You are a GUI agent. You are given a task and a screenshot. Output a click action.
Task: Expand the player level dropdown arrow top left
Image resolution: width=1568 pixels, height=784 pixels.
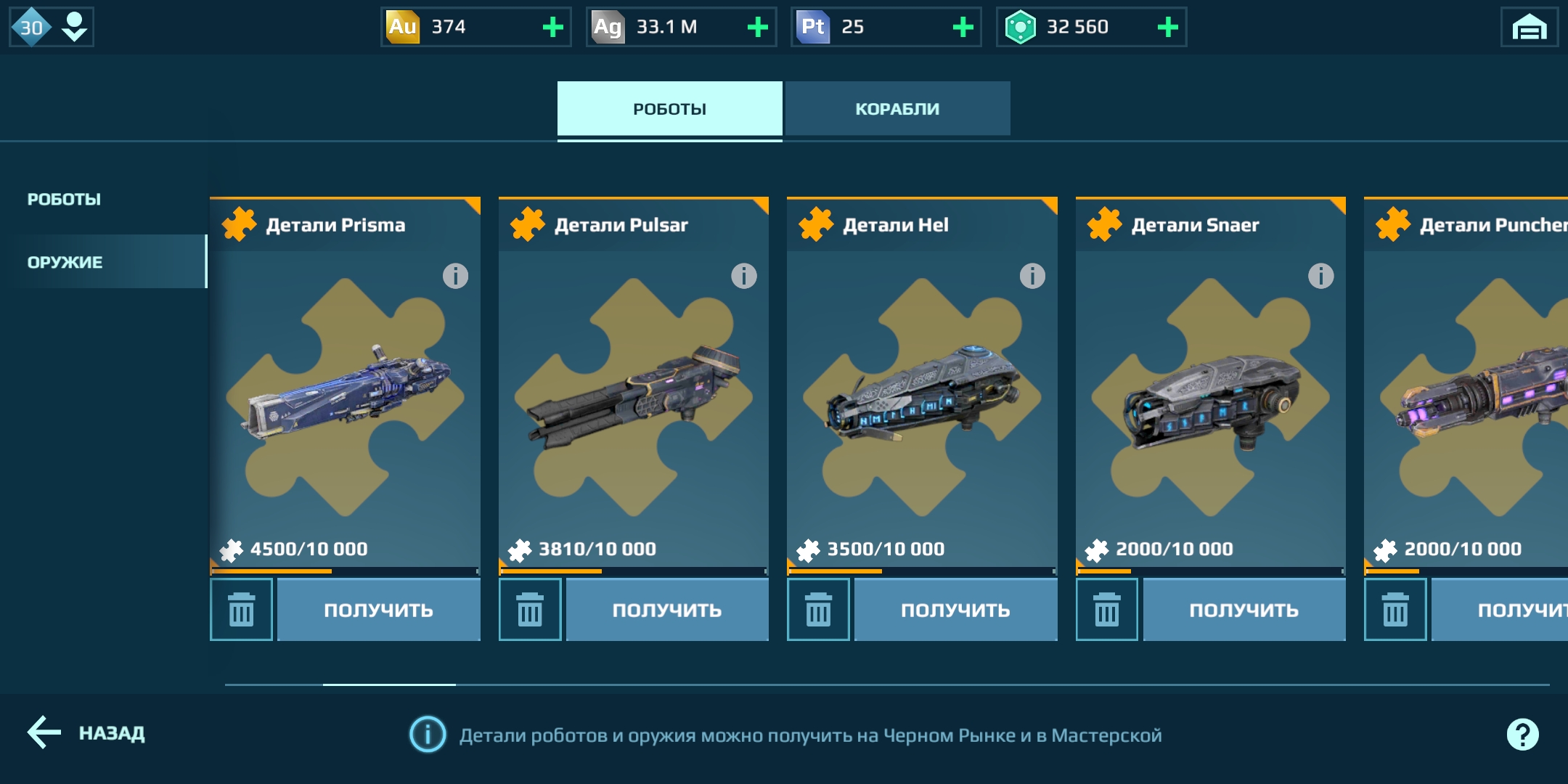click(x=70, y=27)
